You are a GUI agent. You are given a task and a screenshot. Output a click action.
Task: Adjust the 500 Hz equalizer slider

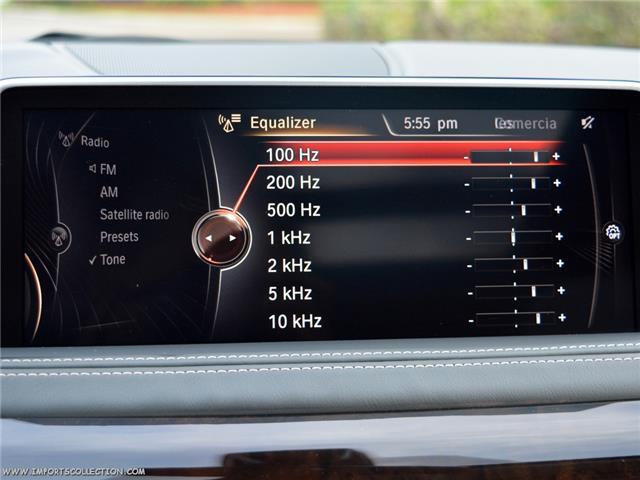(x=512, y=210)
